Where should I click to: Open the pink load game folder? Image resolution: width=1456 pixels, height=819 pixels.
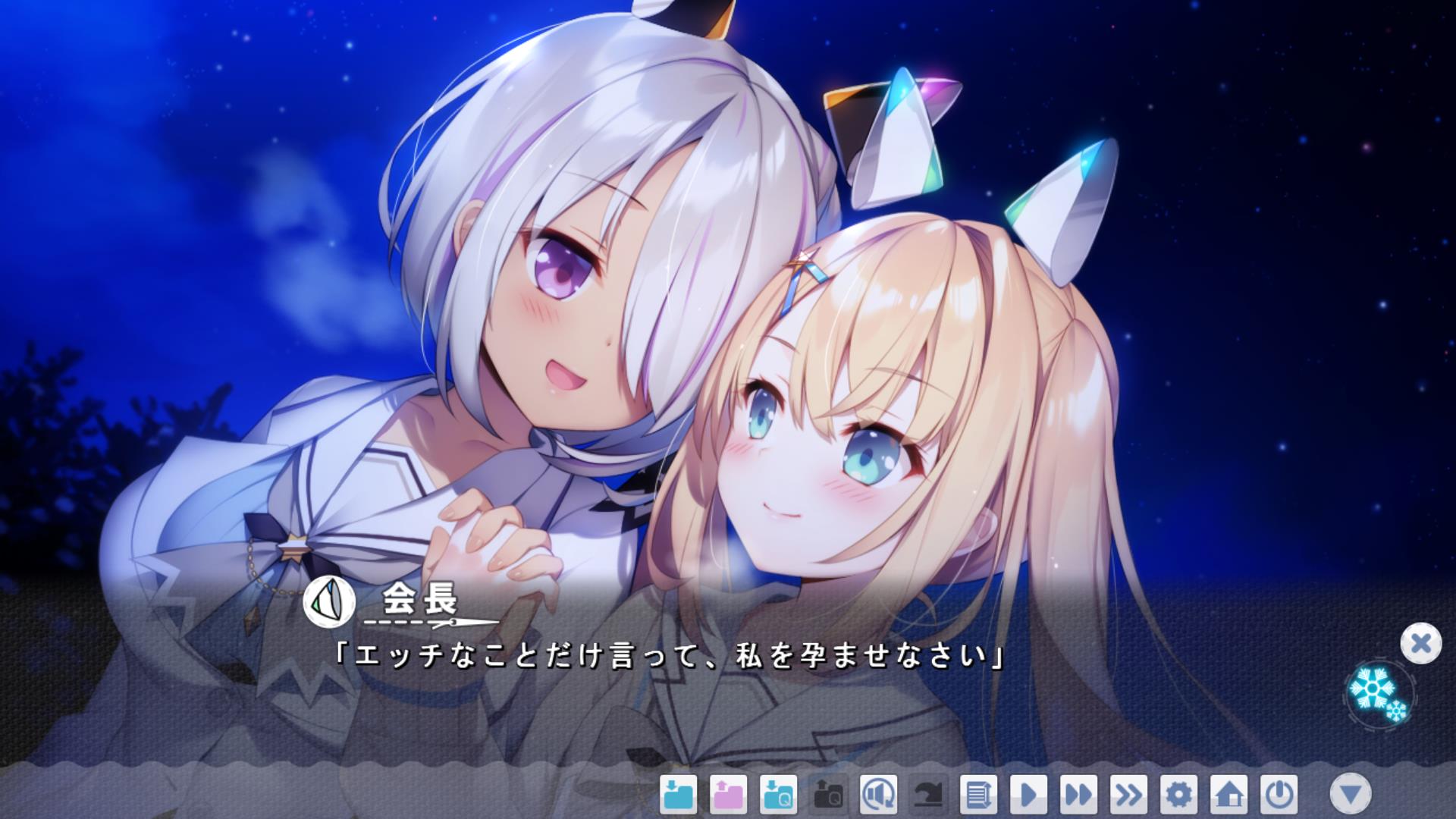coord(728,795)
